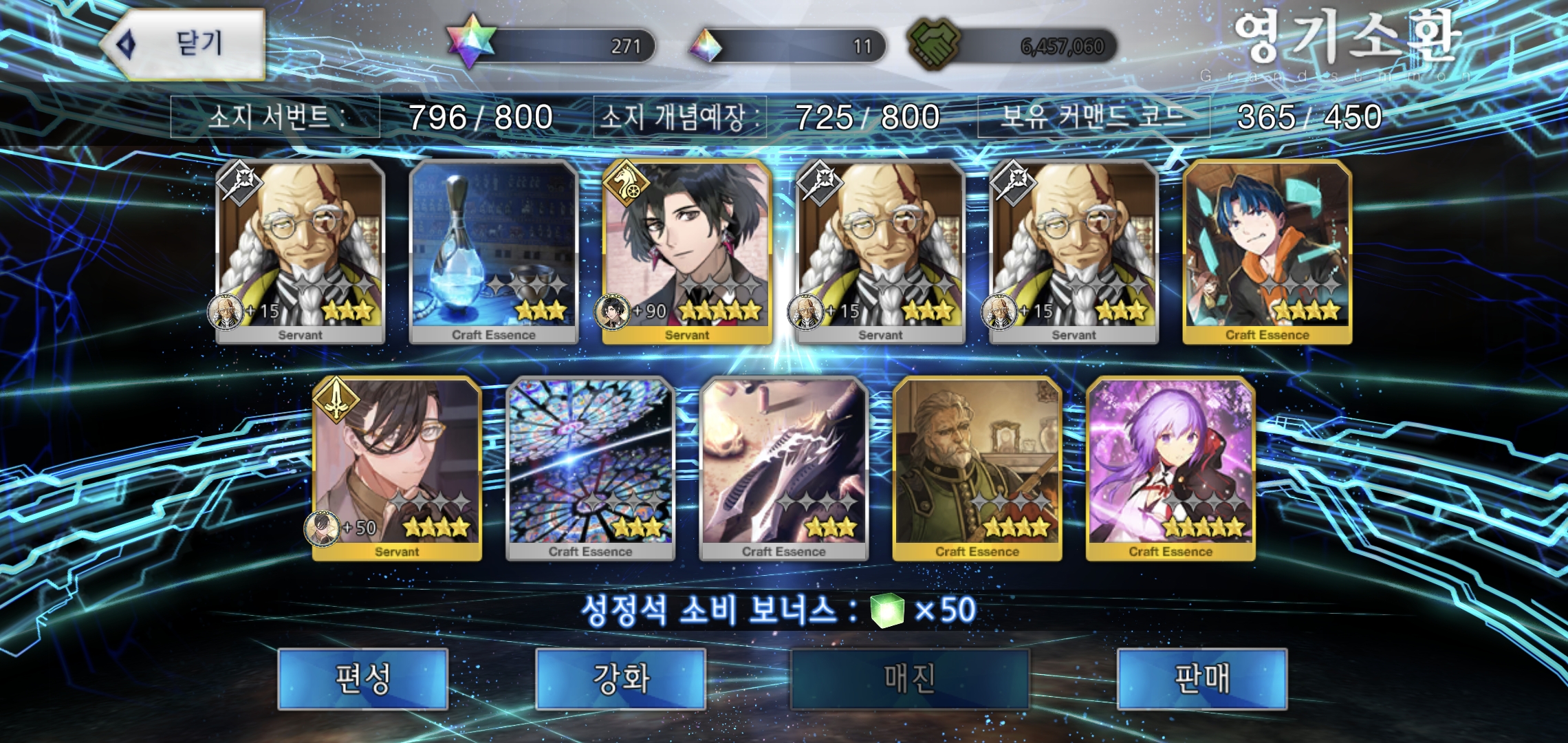Open the 편성 formation menu
Screen dimensions: 1568x743
(362, 679)
